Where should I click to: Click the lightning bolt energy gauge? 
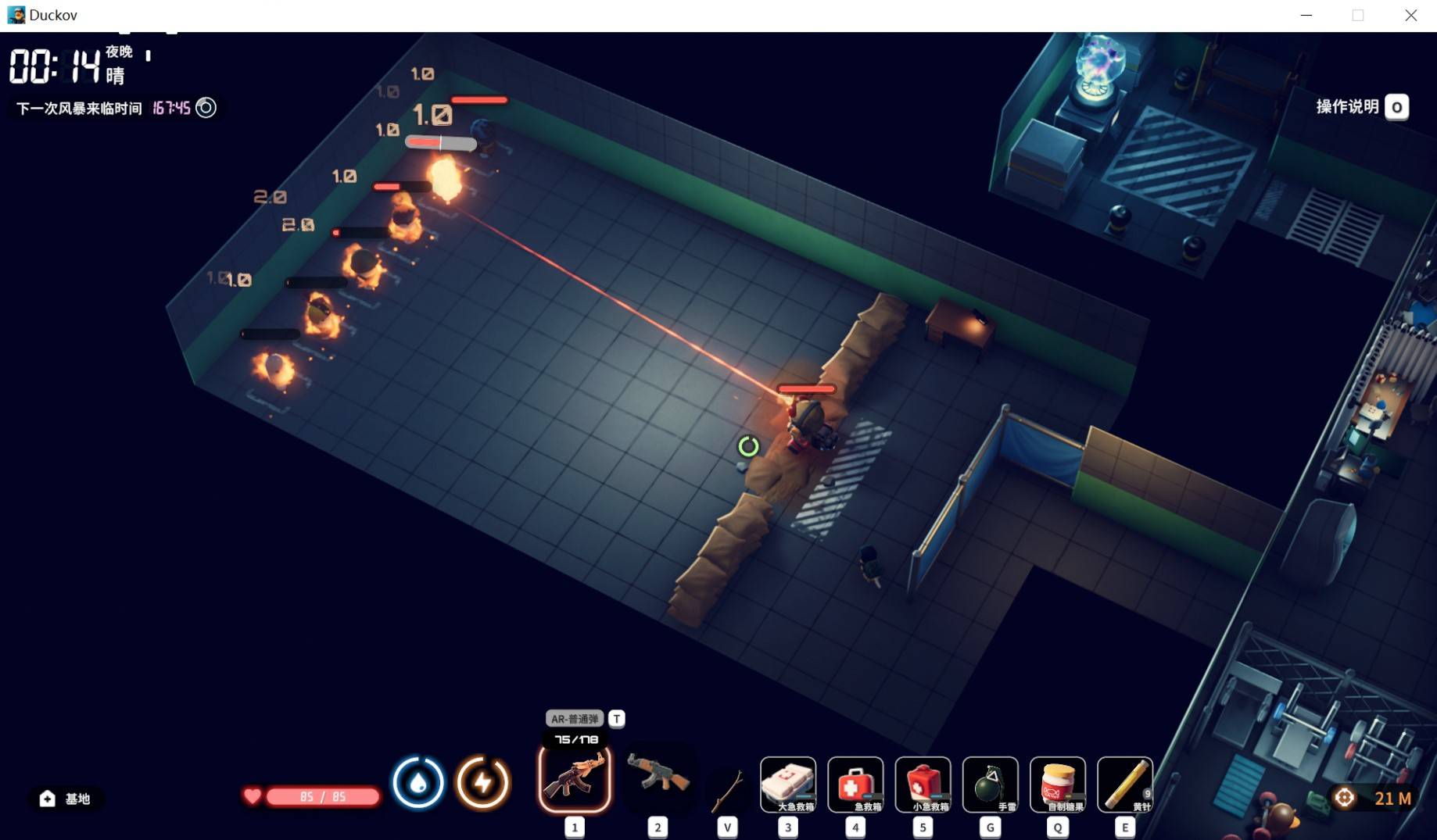[483, 782]
